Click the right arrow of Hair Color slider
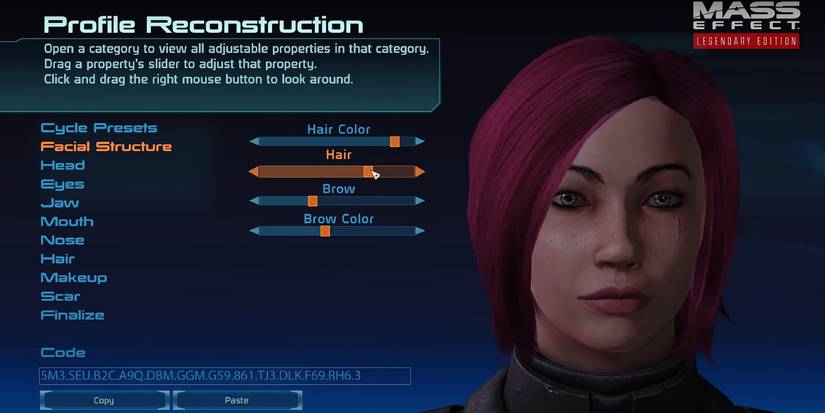The width and height of the screenshot is (825, 413). click(x=419, y=142)
